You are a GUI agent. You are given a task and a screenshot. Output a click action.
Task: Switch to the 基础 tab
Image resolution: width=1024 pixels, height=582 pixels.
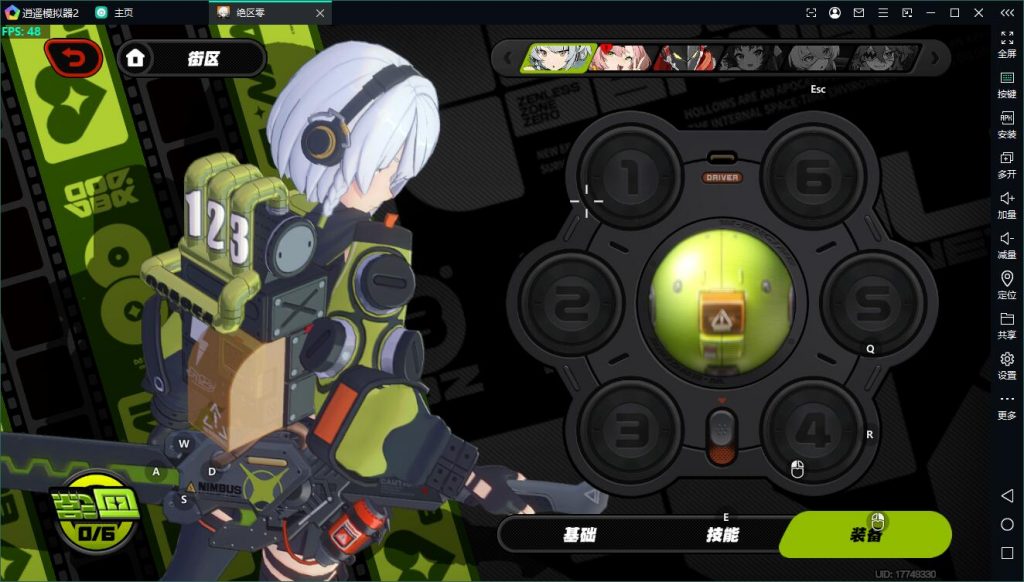(x=580, y=535)
